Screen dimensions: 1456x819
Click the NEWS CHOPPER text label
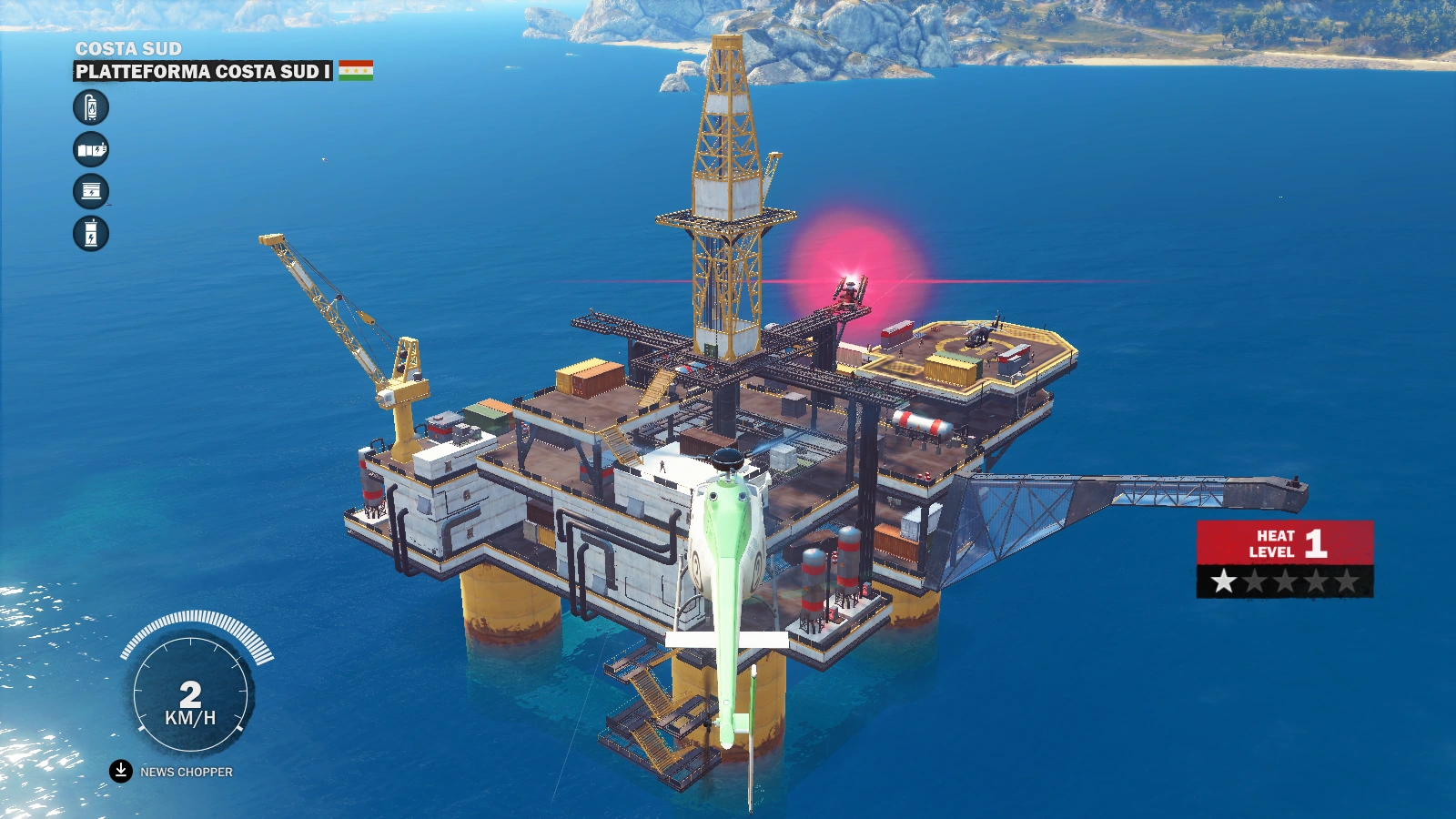[x=185, y=772]
